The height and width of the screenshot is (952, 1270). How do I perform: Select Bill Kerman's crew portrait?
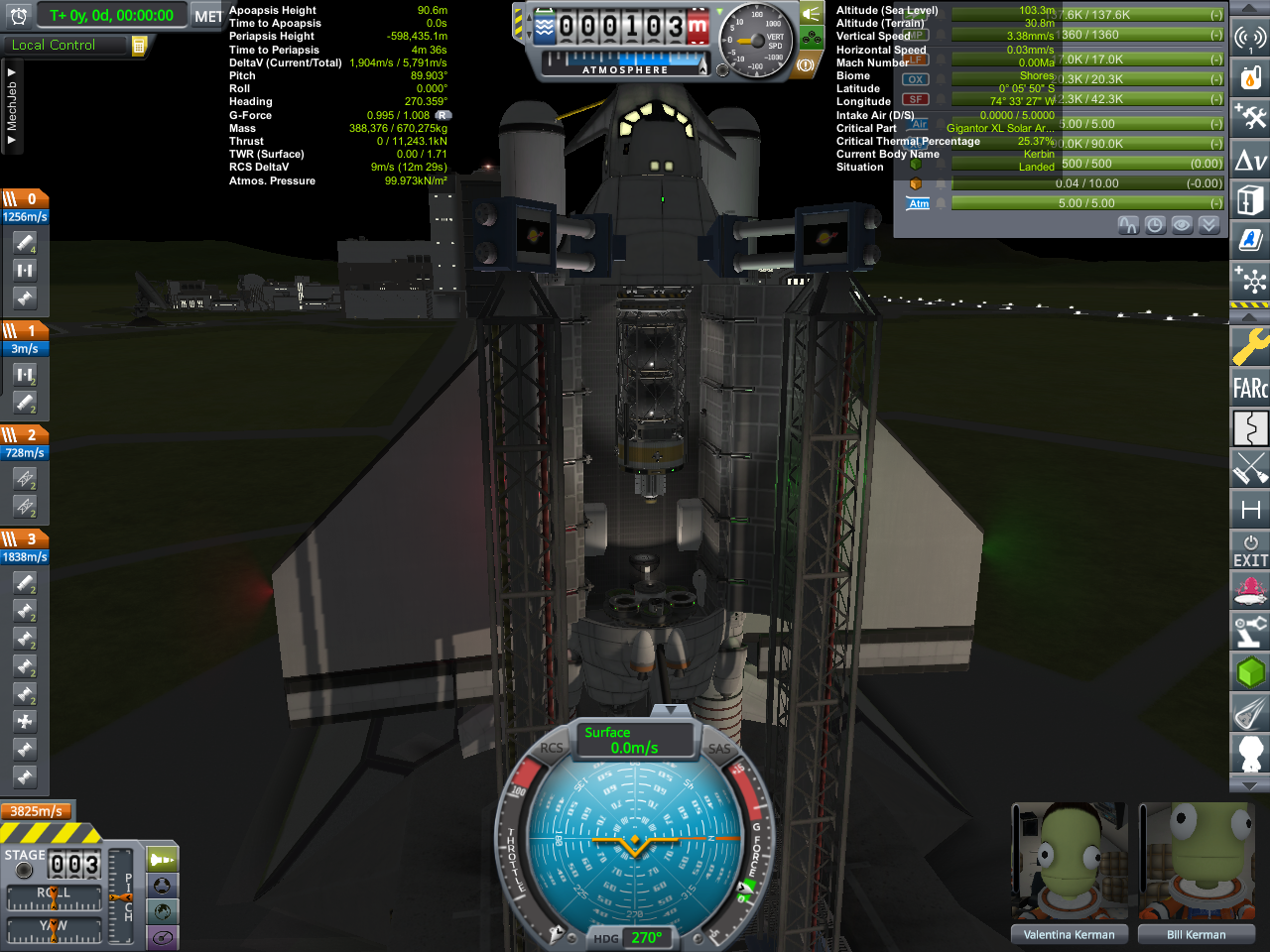1196,863
